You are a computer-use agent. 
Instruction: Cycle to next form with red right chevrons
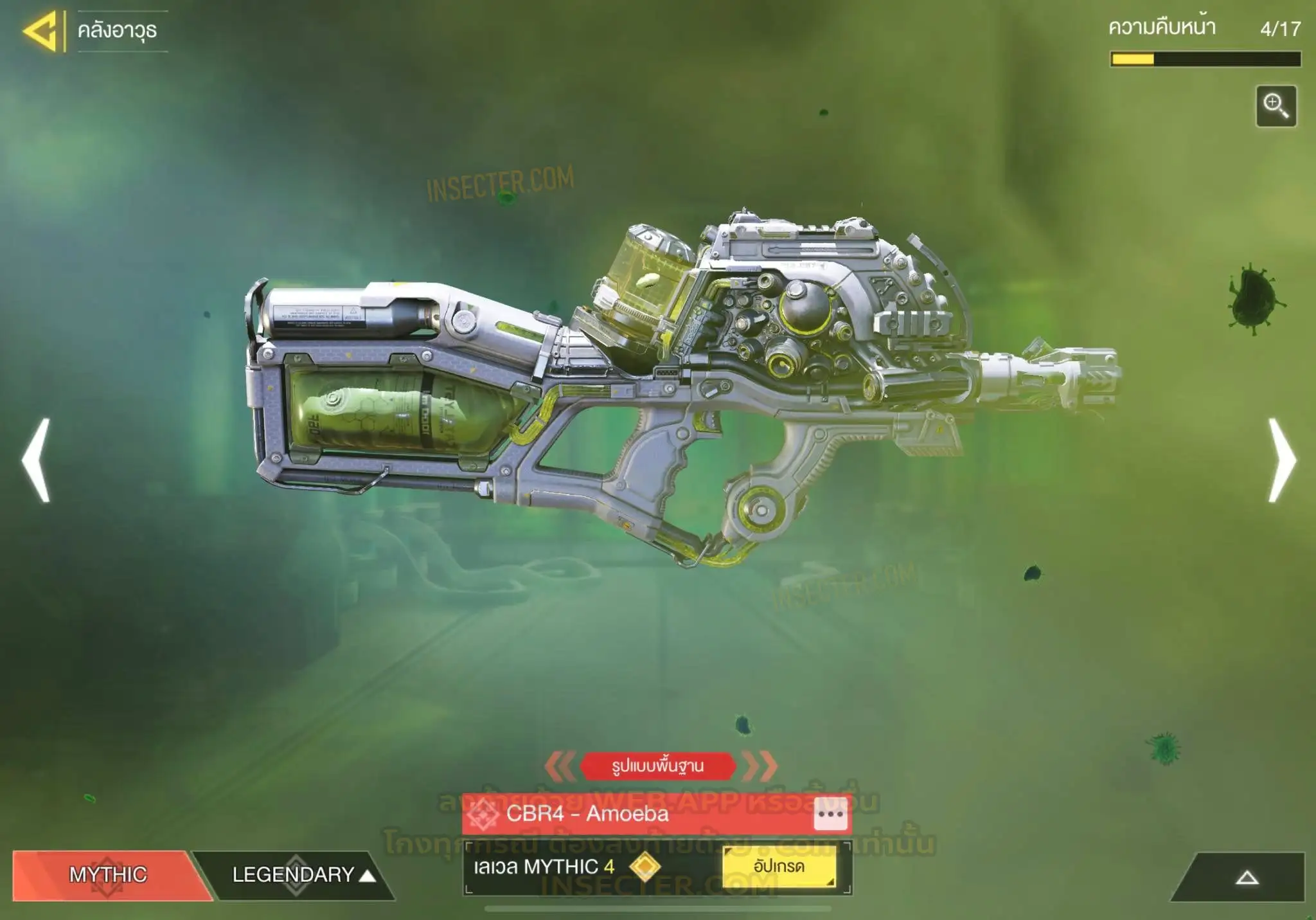[760, 766]
